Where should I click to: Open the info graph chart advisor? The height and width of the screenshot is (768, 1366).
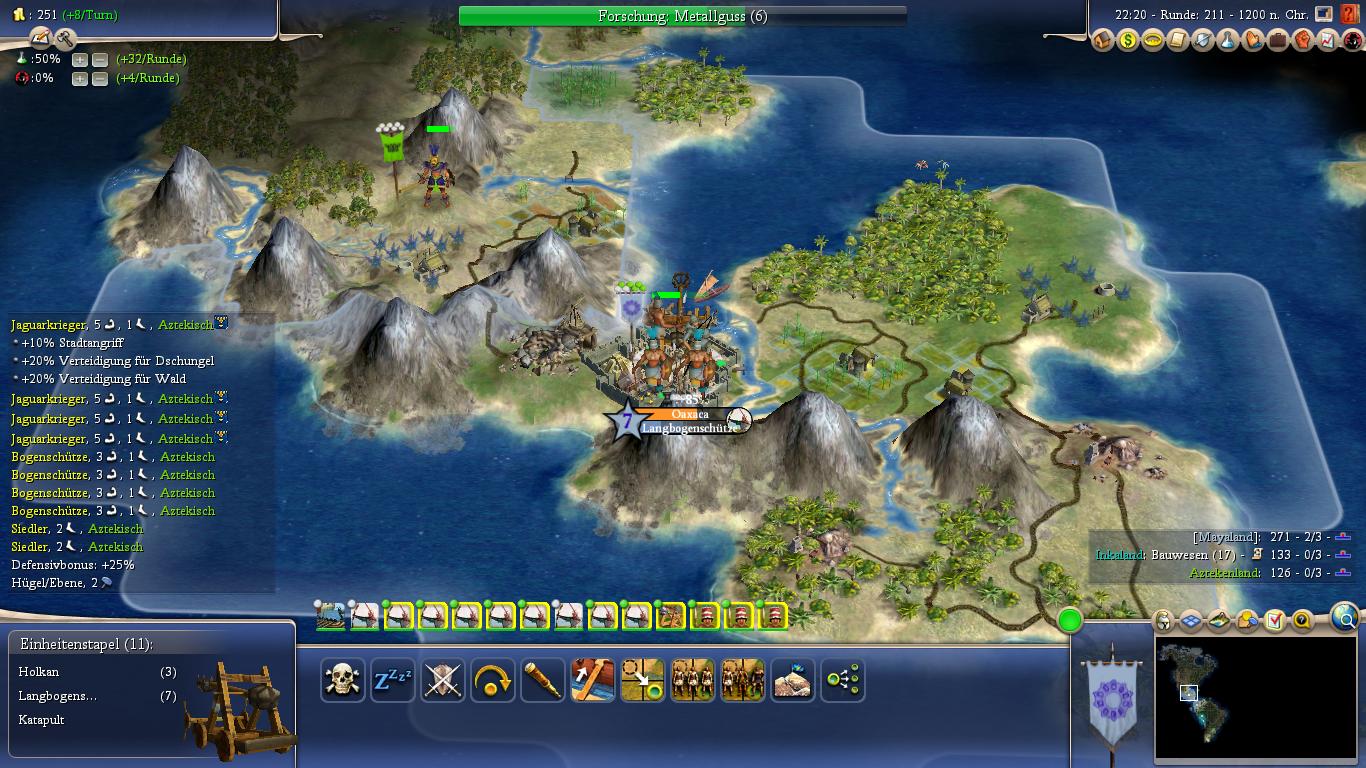click(1328, 41)
